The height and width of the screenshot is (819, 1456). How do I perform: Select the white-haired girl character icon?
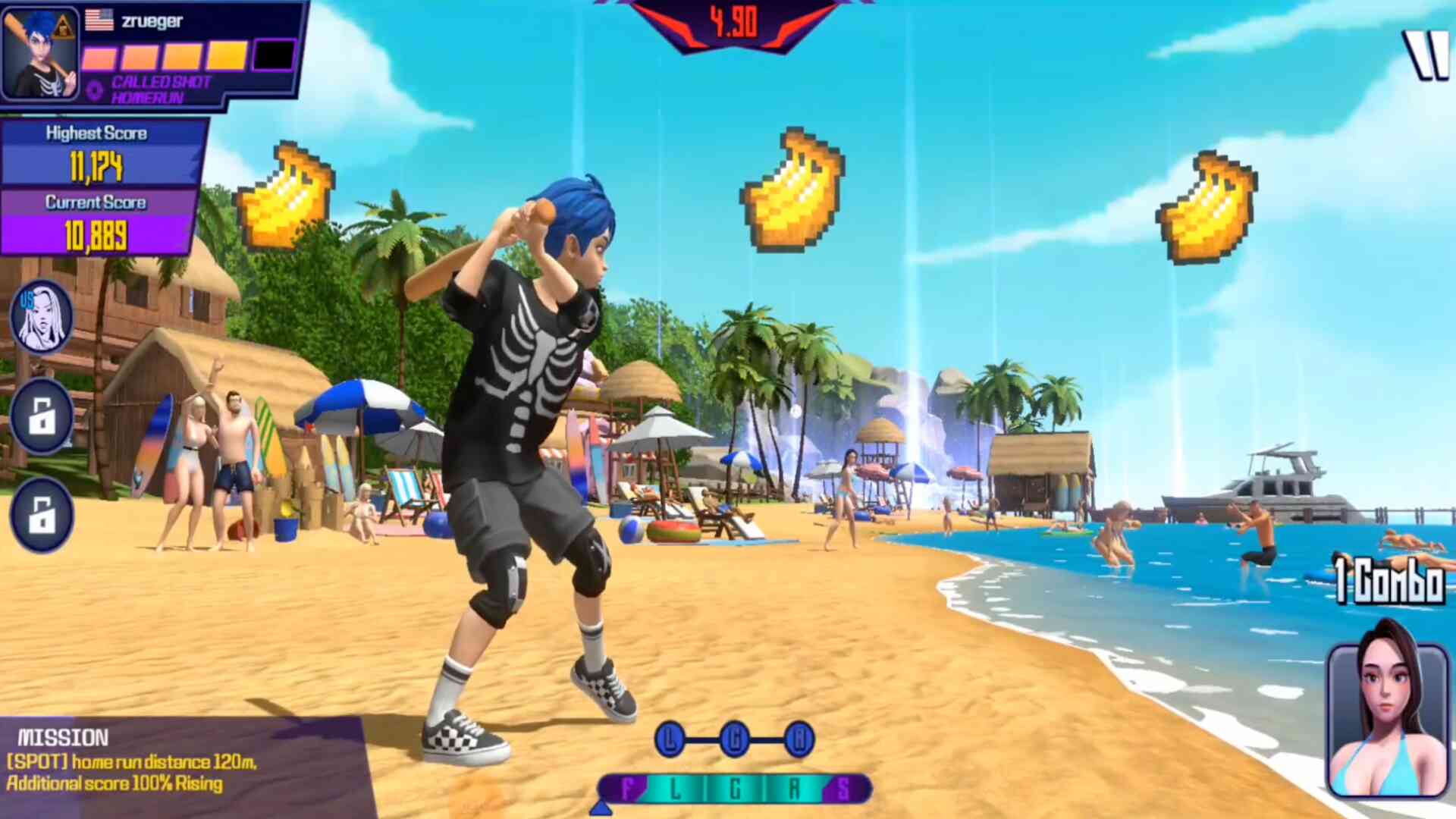(x=42, y=317)
